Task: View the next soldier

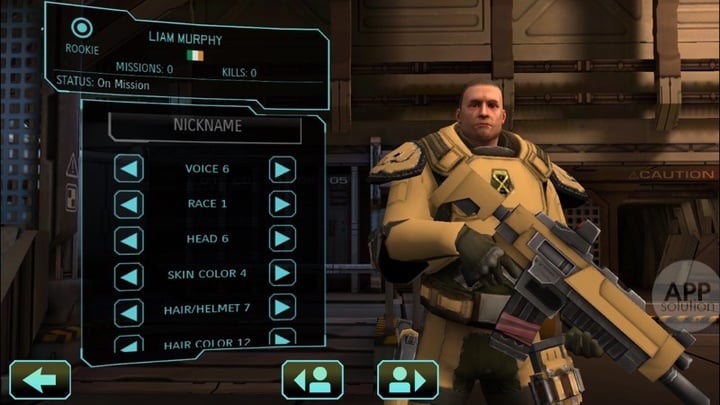Action: [x=408, y=380]
